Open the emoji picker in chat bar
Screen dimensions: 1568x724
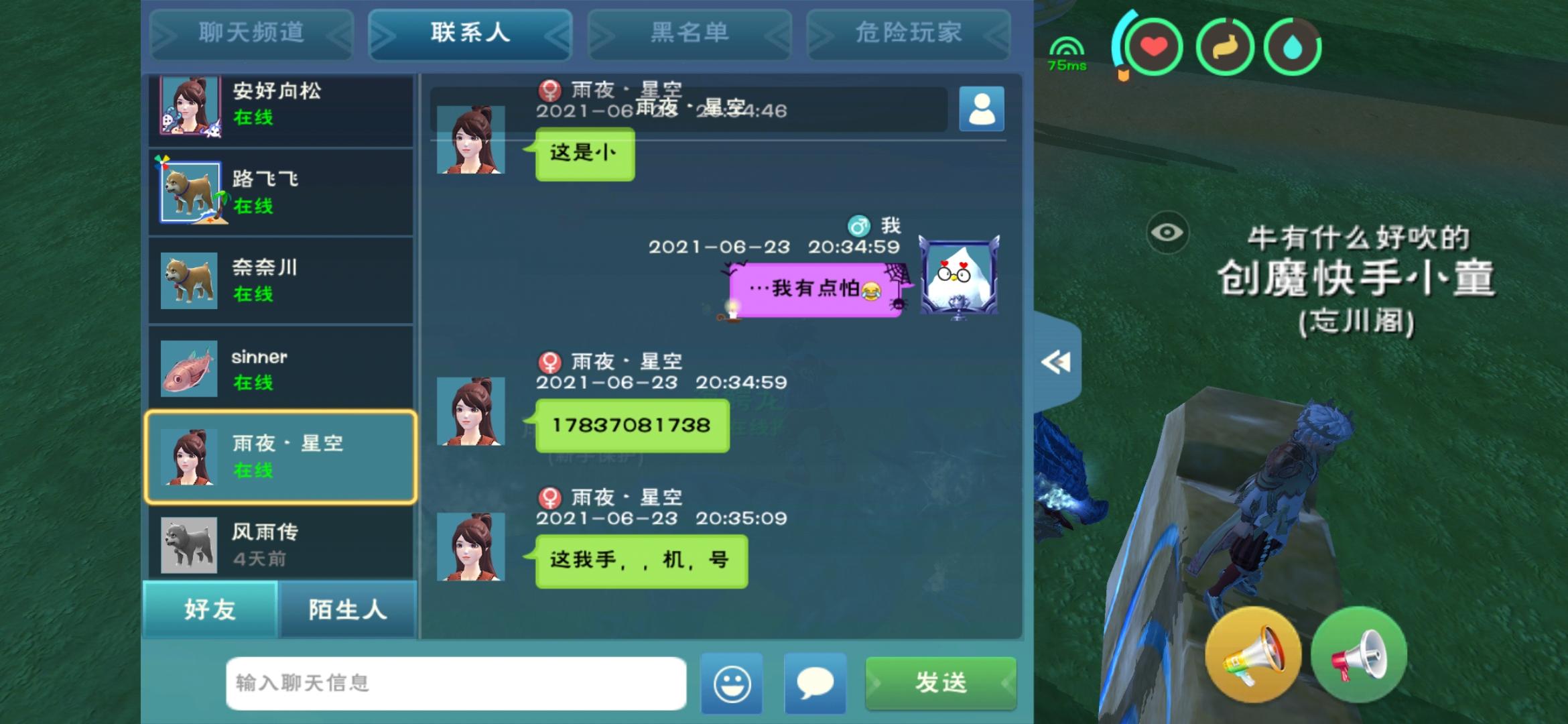click(x=732, y=683)
